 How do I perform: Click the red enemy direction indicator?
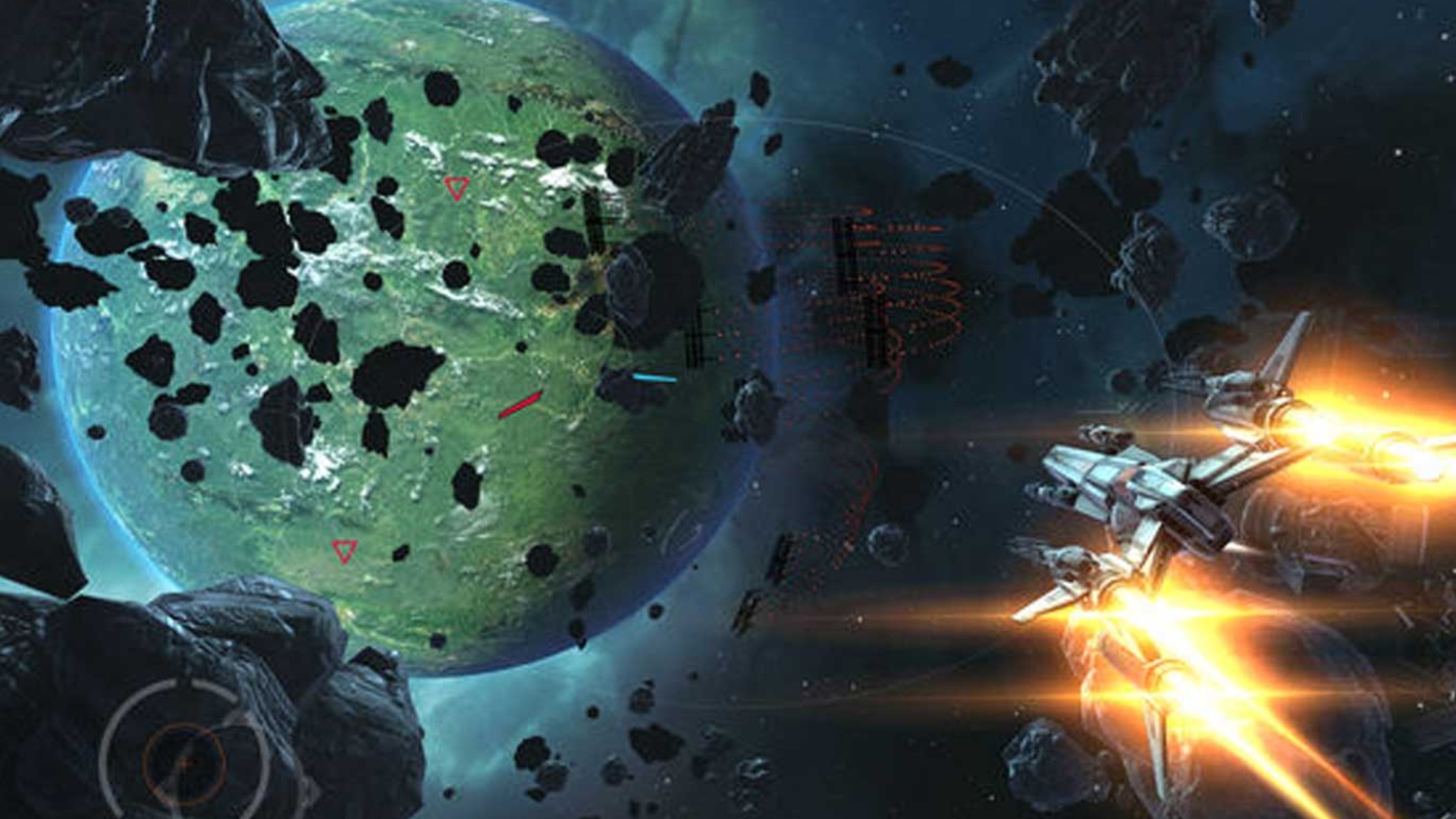point(520,405)
